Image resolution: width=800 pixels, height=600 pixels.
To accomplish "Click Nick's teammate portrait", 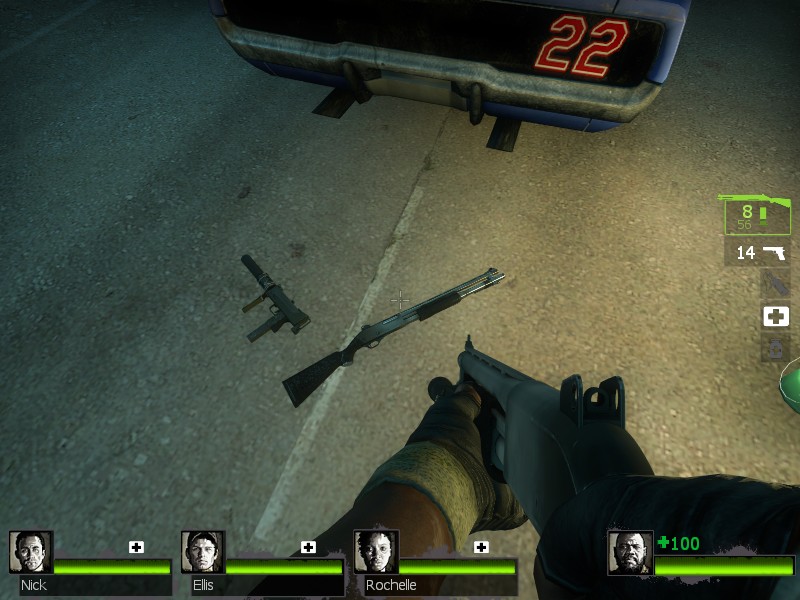I will [x=31, y=552].
